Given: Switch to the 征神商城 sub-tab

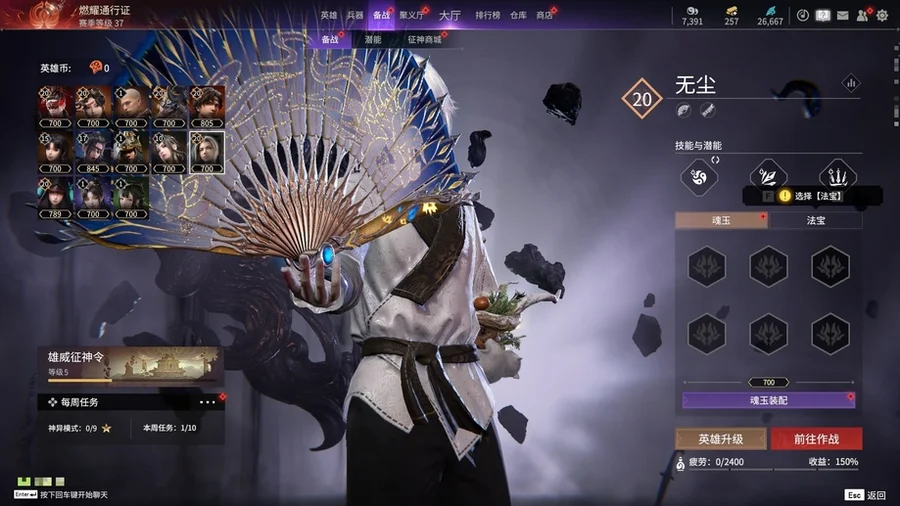Looking at the screenshot, I should (x=424, y=39).
